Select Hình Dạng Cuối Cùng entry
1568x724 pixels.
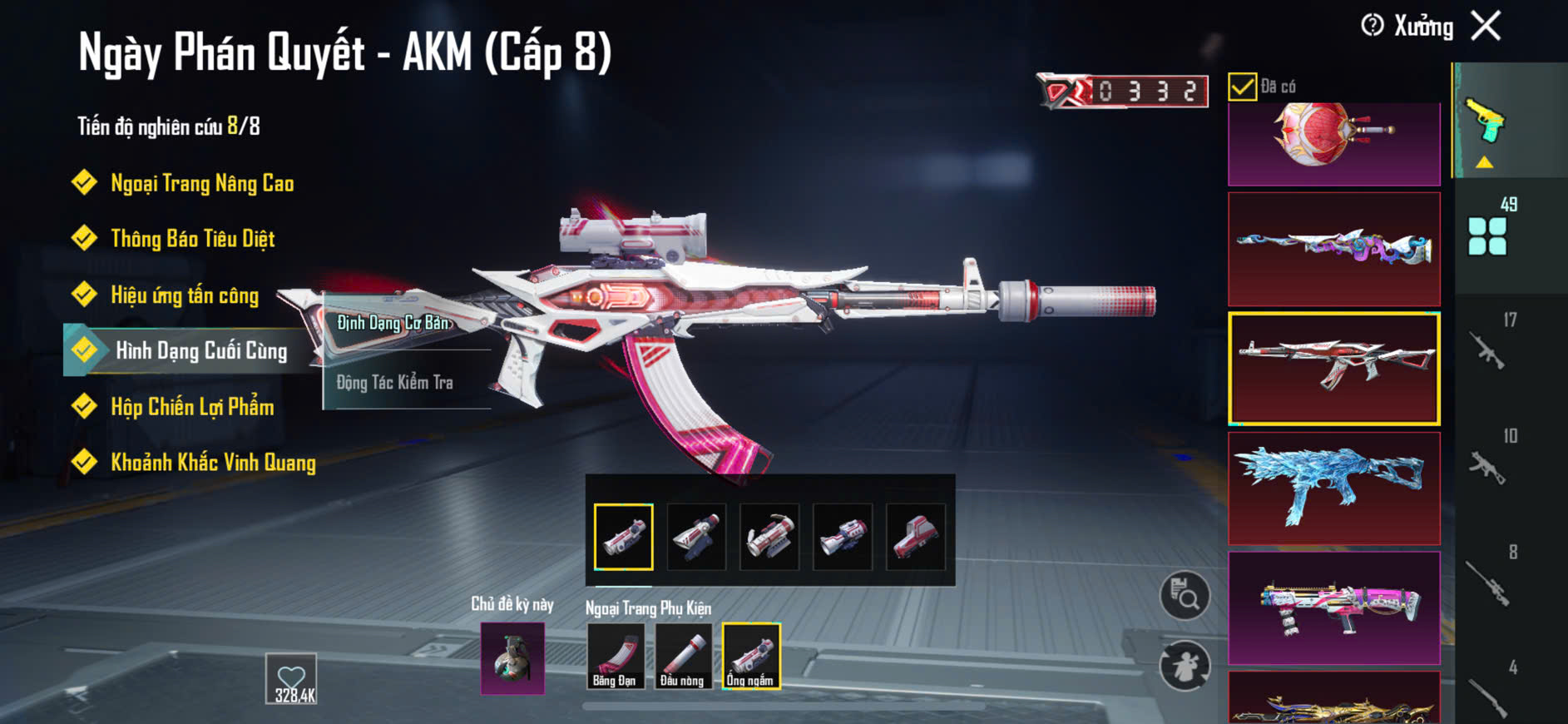tap(200, 350)
